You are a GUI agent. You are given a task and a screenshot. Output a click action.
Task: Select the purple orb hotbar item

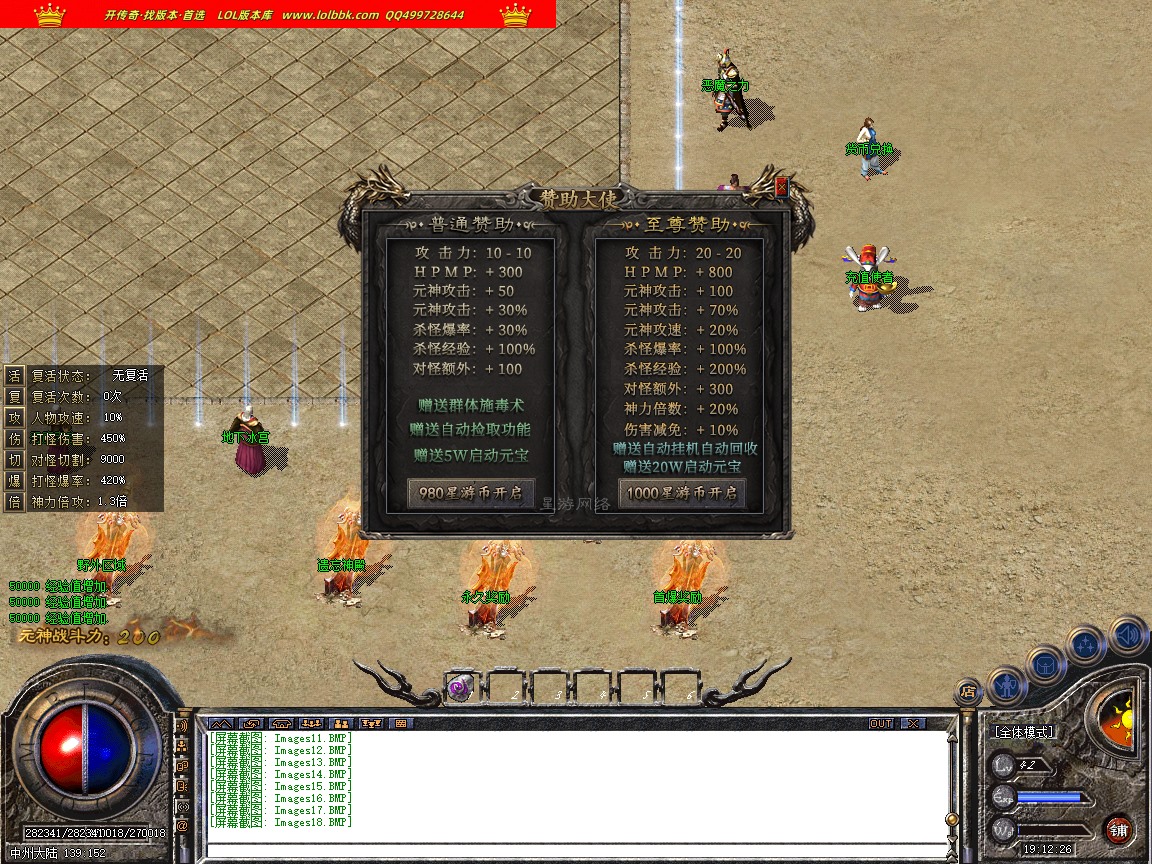pyautogui.click(x=460, y=687)
